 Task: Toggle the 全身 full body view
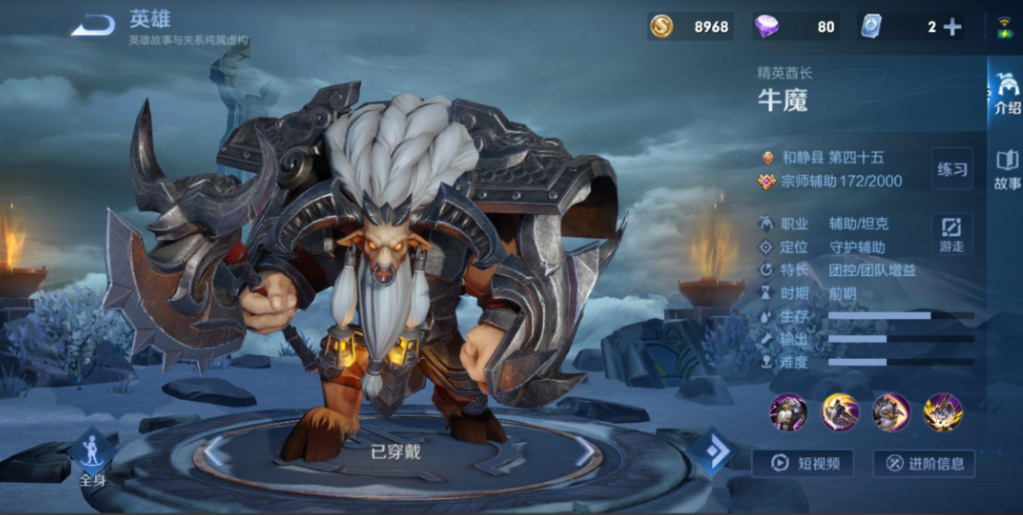tap(92, 459)
